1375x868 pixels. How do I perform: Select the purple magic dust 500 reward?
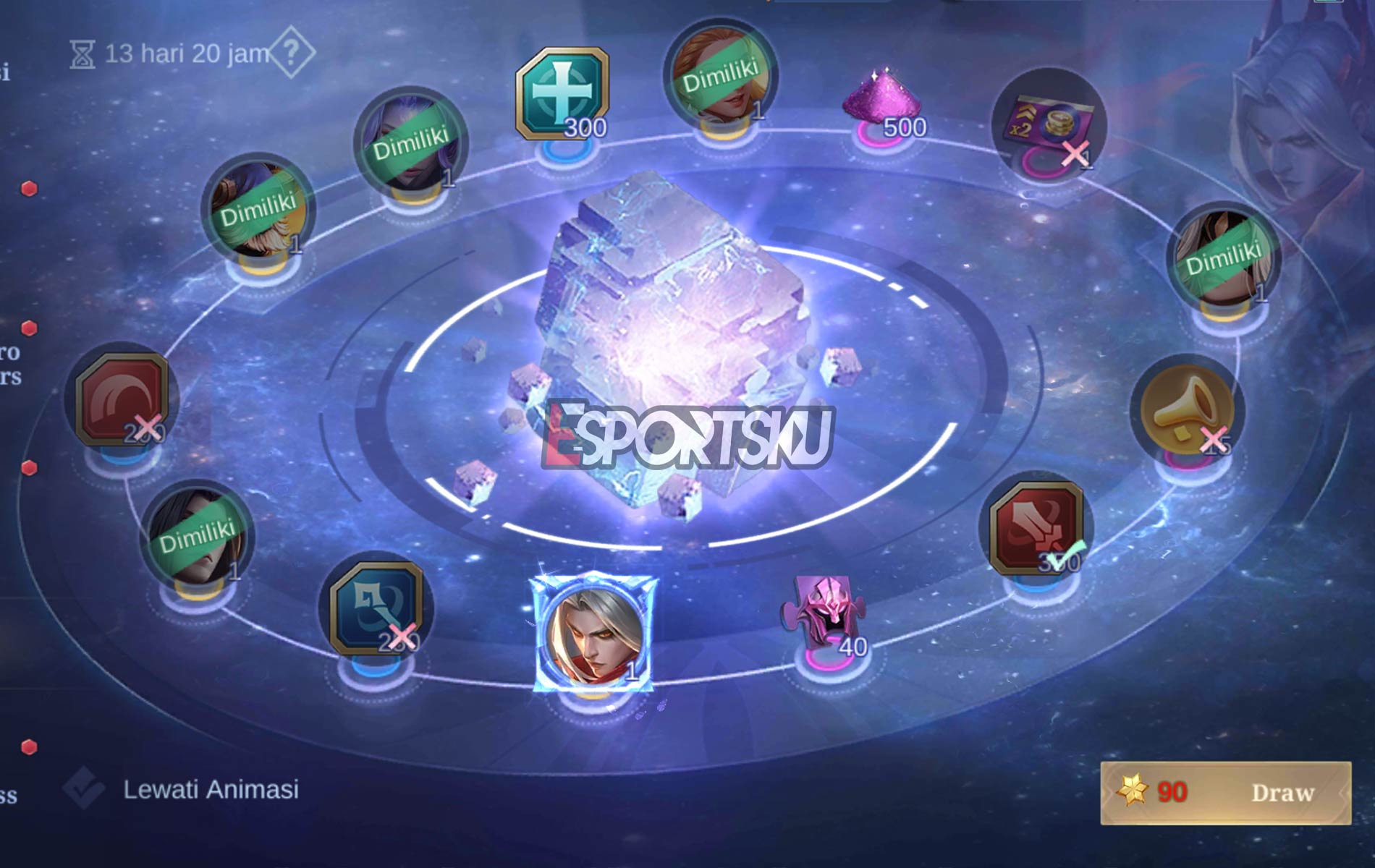coord(882,103)
